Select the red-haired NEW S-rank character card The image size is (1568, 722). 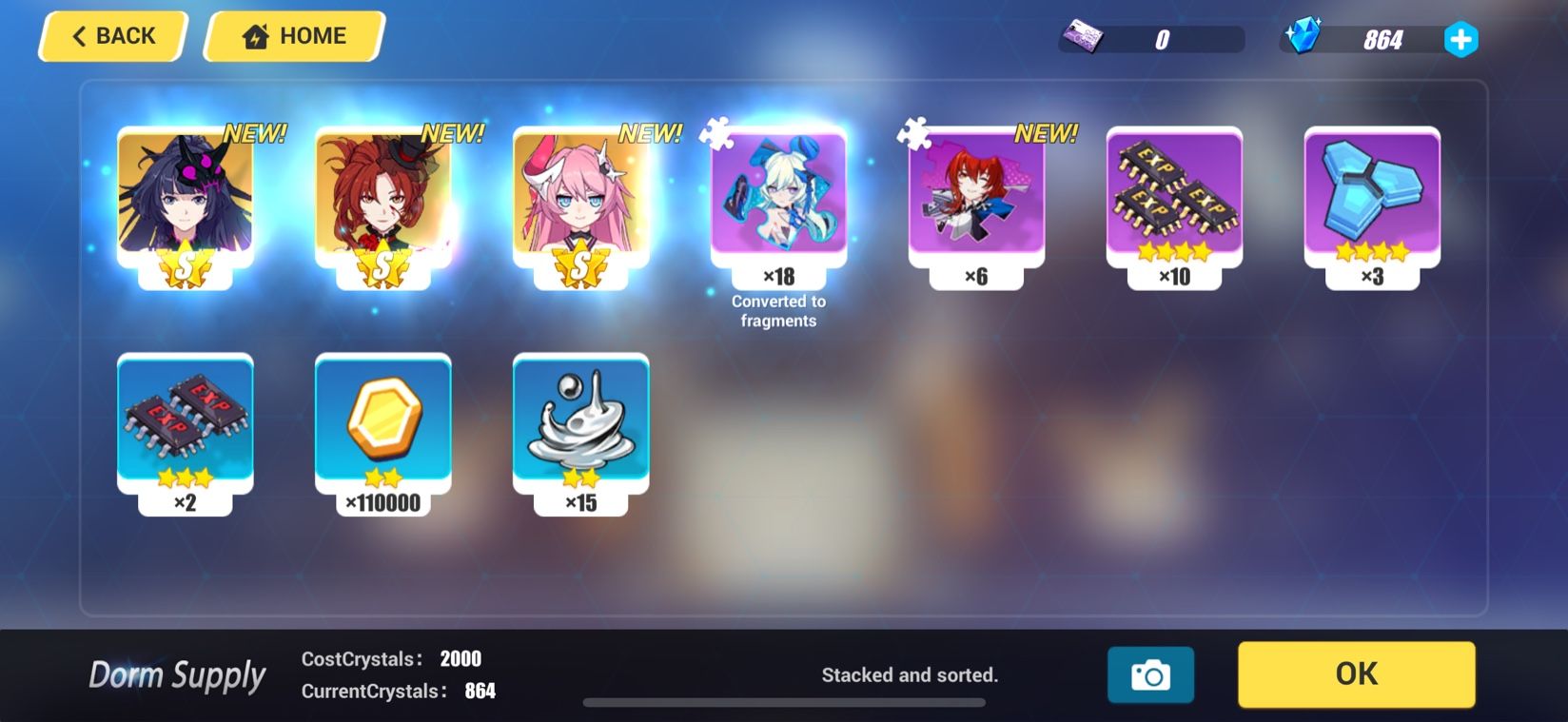[x=382, y=203]
